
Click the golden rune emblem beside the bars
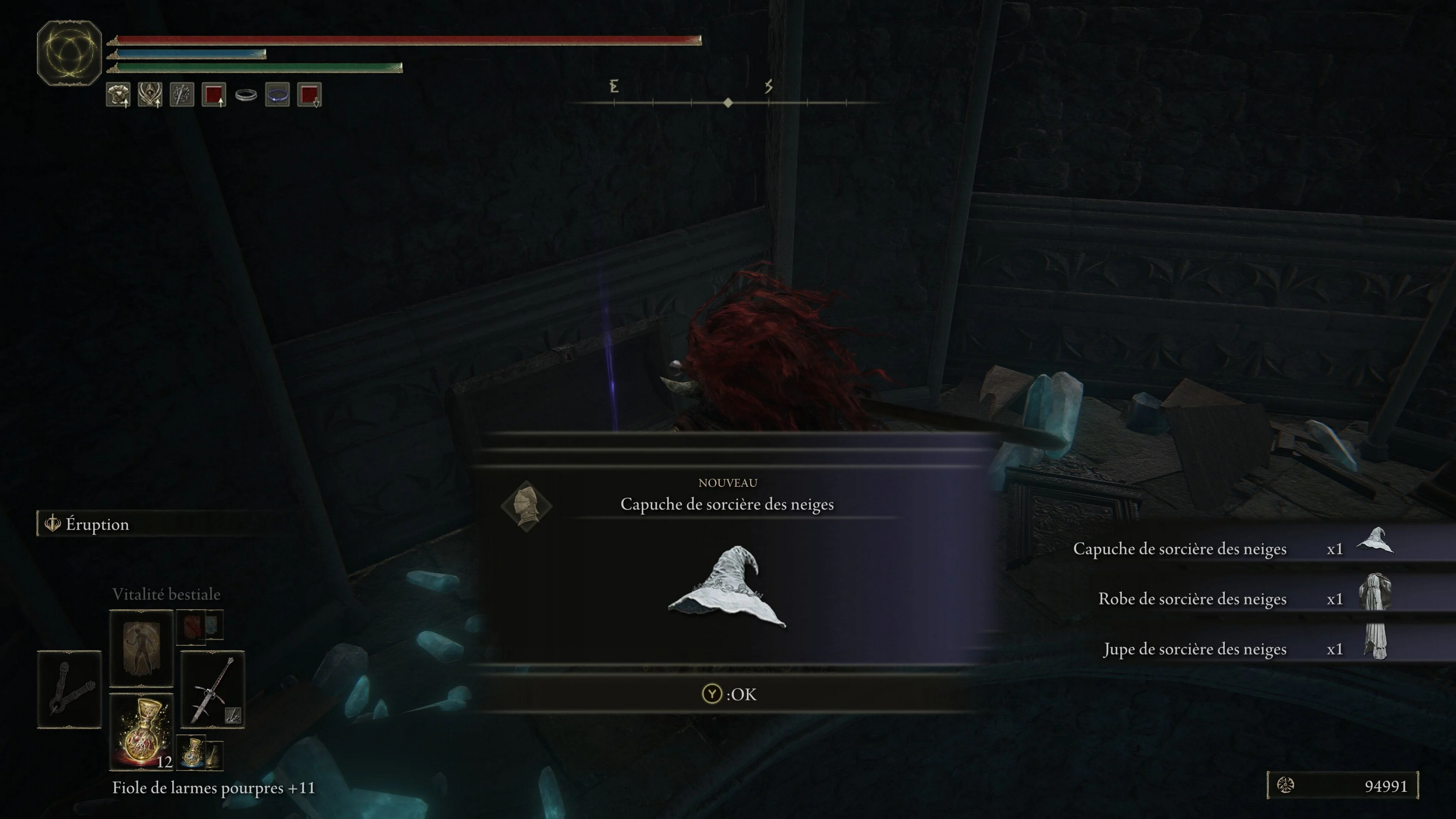point(69,53)
